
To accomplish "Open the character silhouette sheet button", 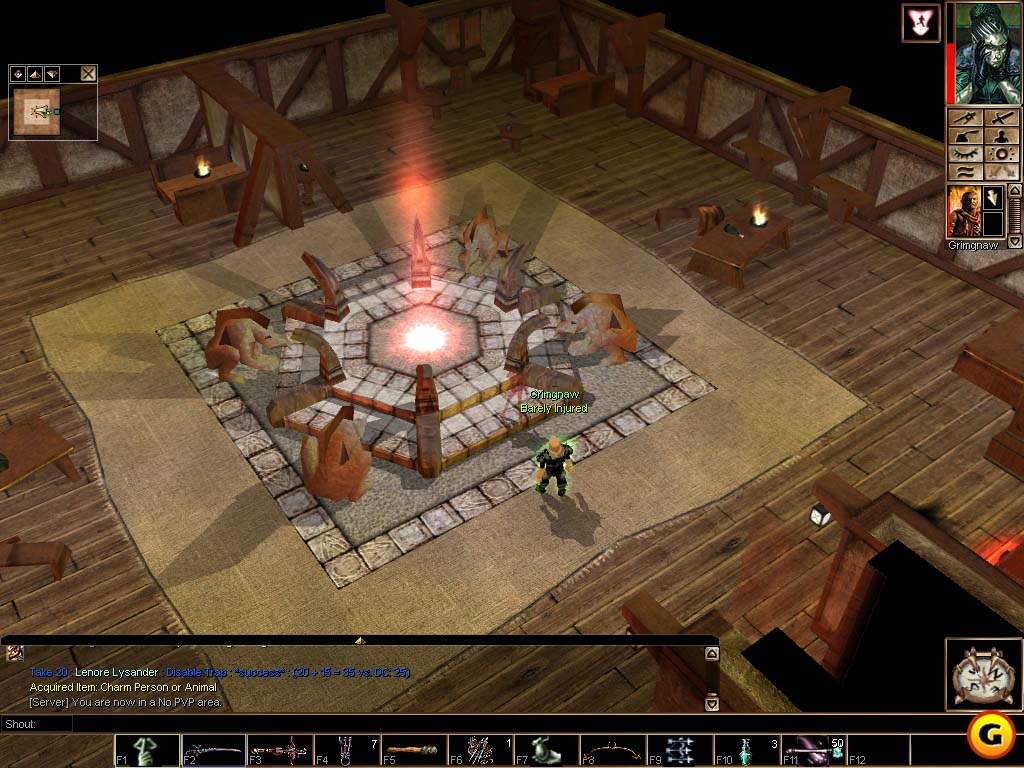I will point(1000,137).
